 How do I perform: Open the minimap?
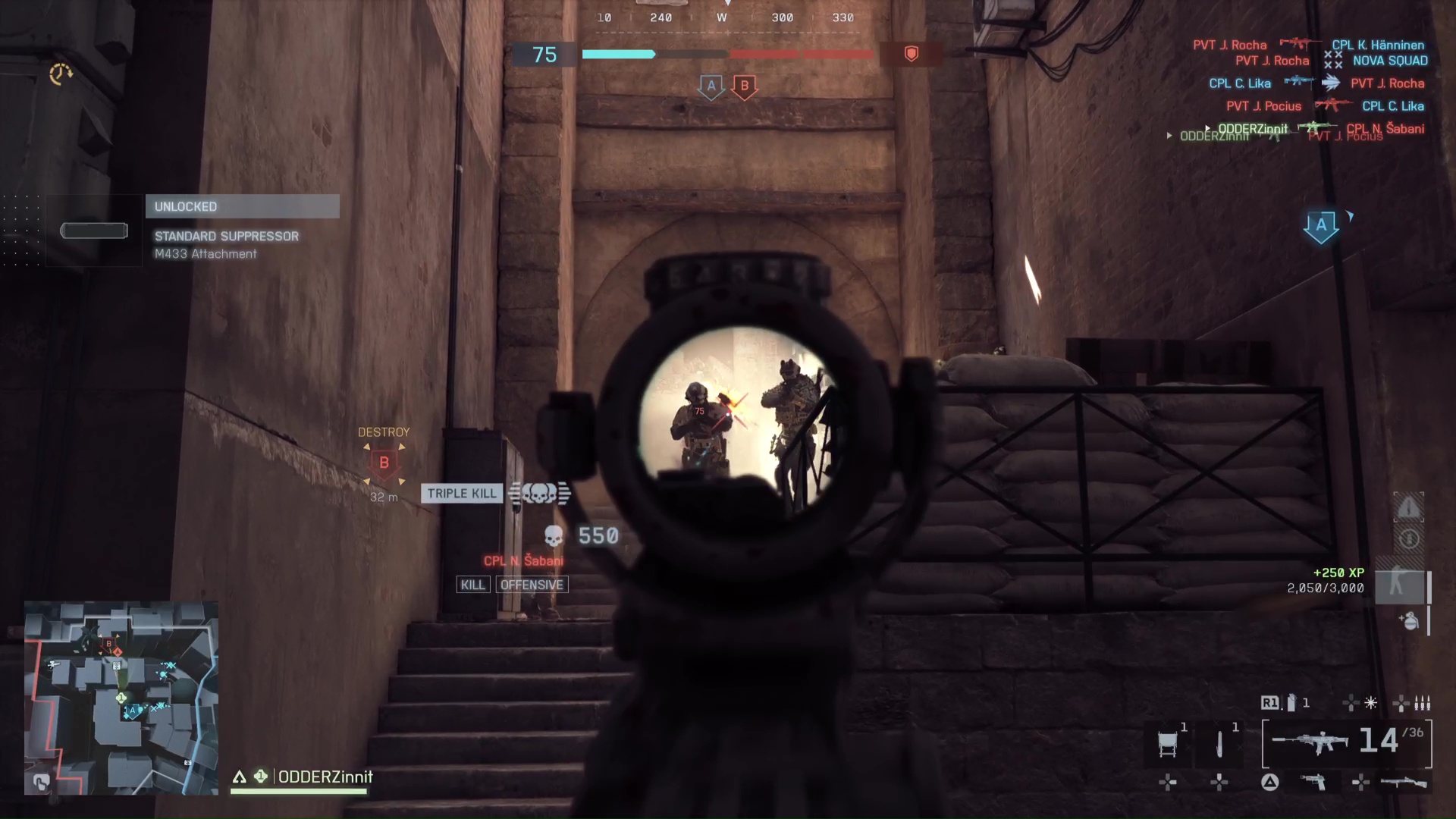click(x=121, y=698)
